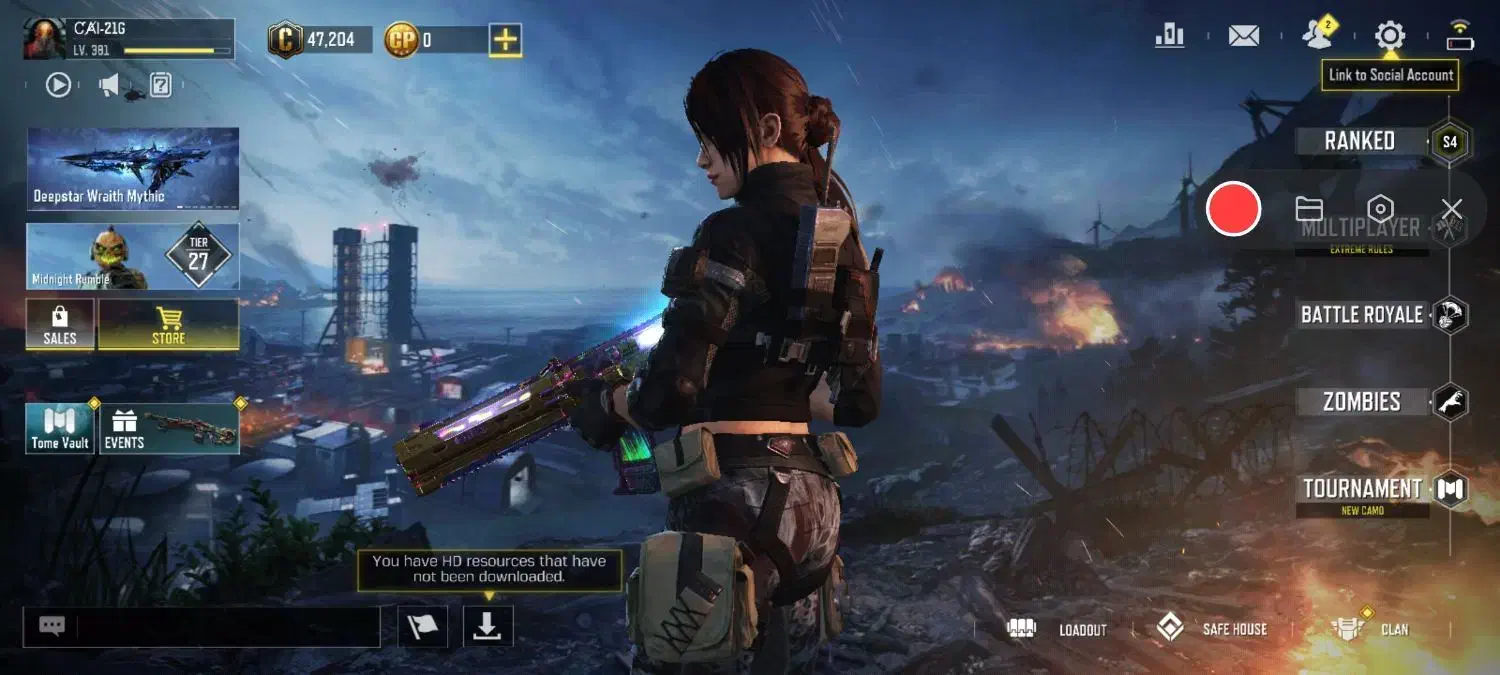Open the Ranked mode menu

click(1360, 141)
